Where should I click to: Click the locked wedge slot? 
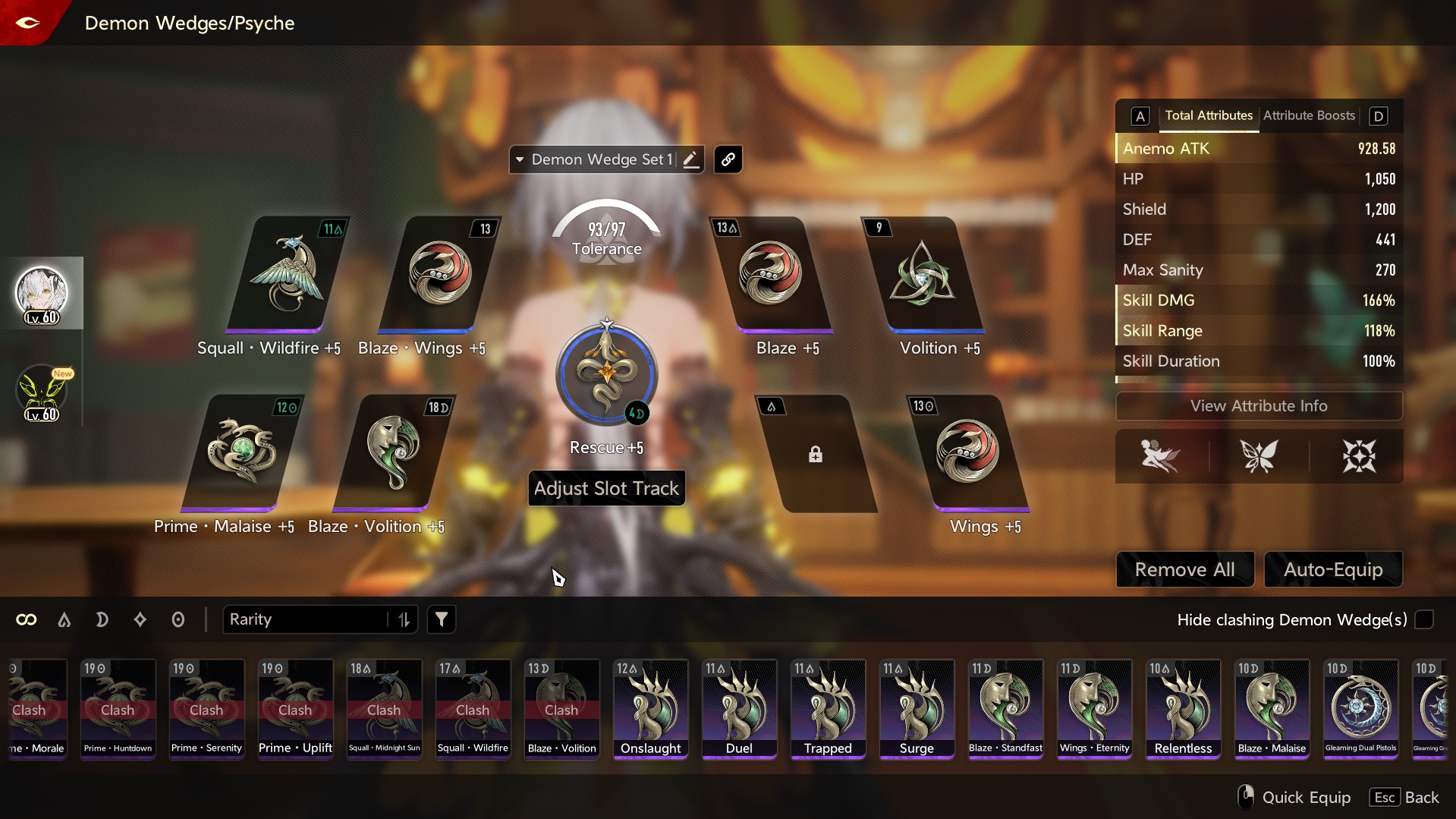(816, 454)
